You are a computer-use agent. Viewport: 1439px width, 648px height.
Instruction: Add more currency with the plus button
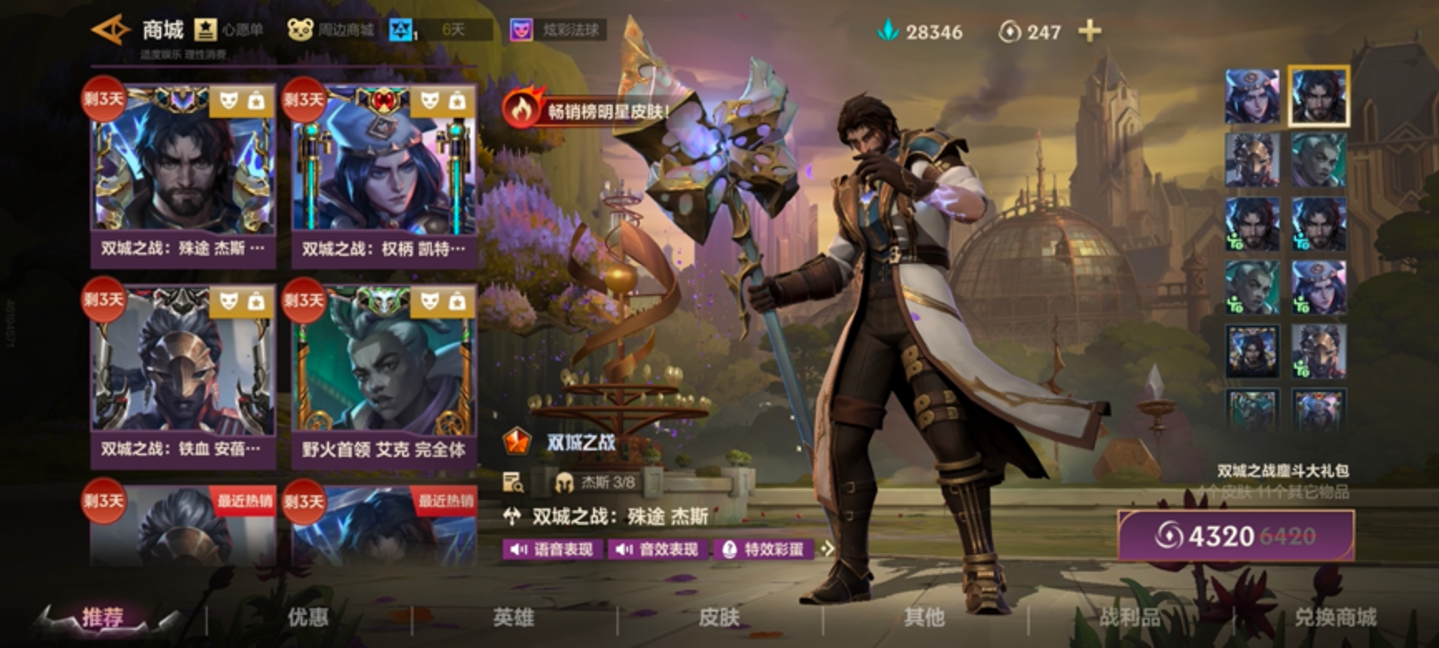pos(1089,31)
